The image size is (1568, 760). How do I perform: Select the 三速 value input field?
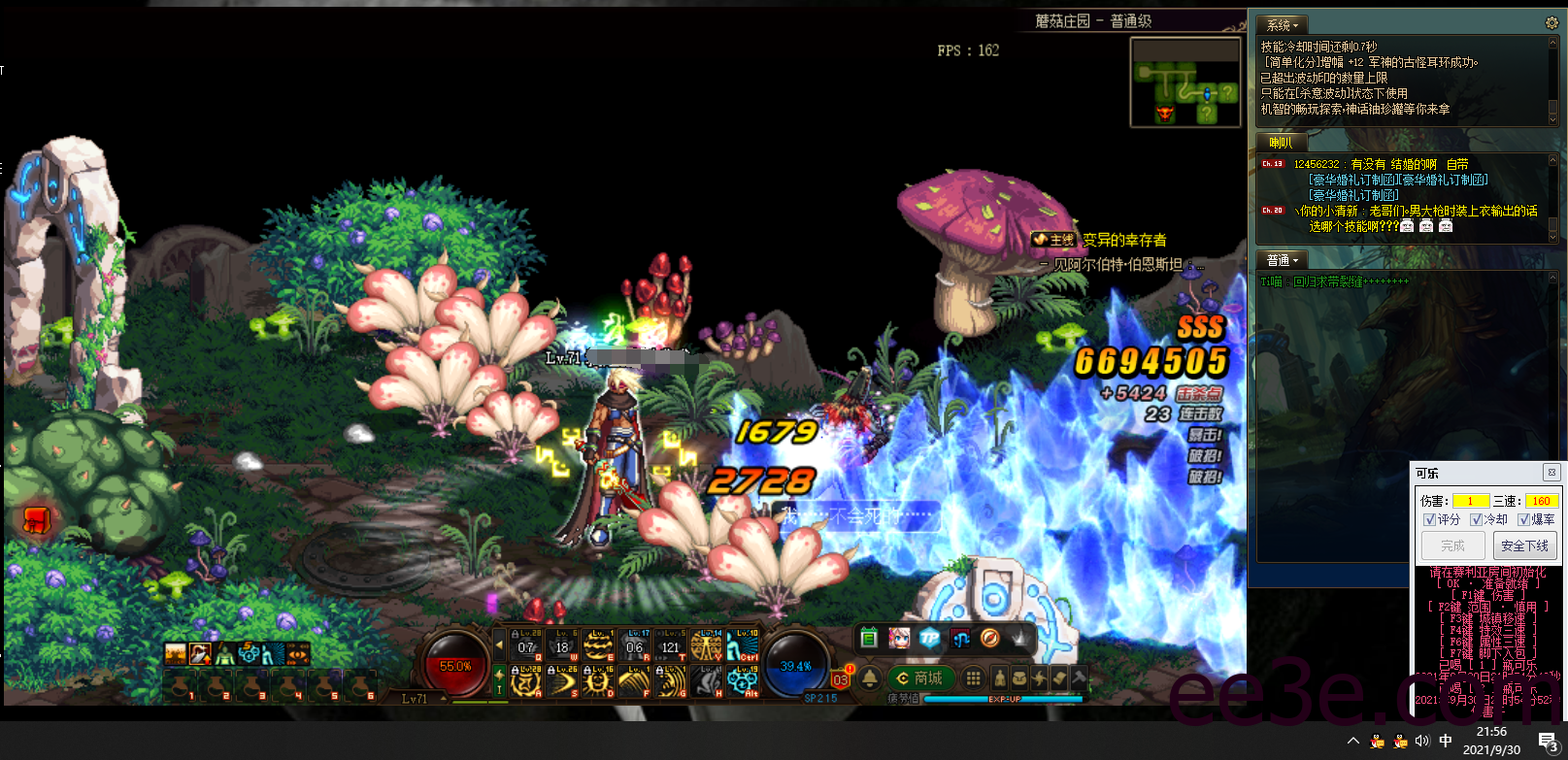tap(1542, 501)
